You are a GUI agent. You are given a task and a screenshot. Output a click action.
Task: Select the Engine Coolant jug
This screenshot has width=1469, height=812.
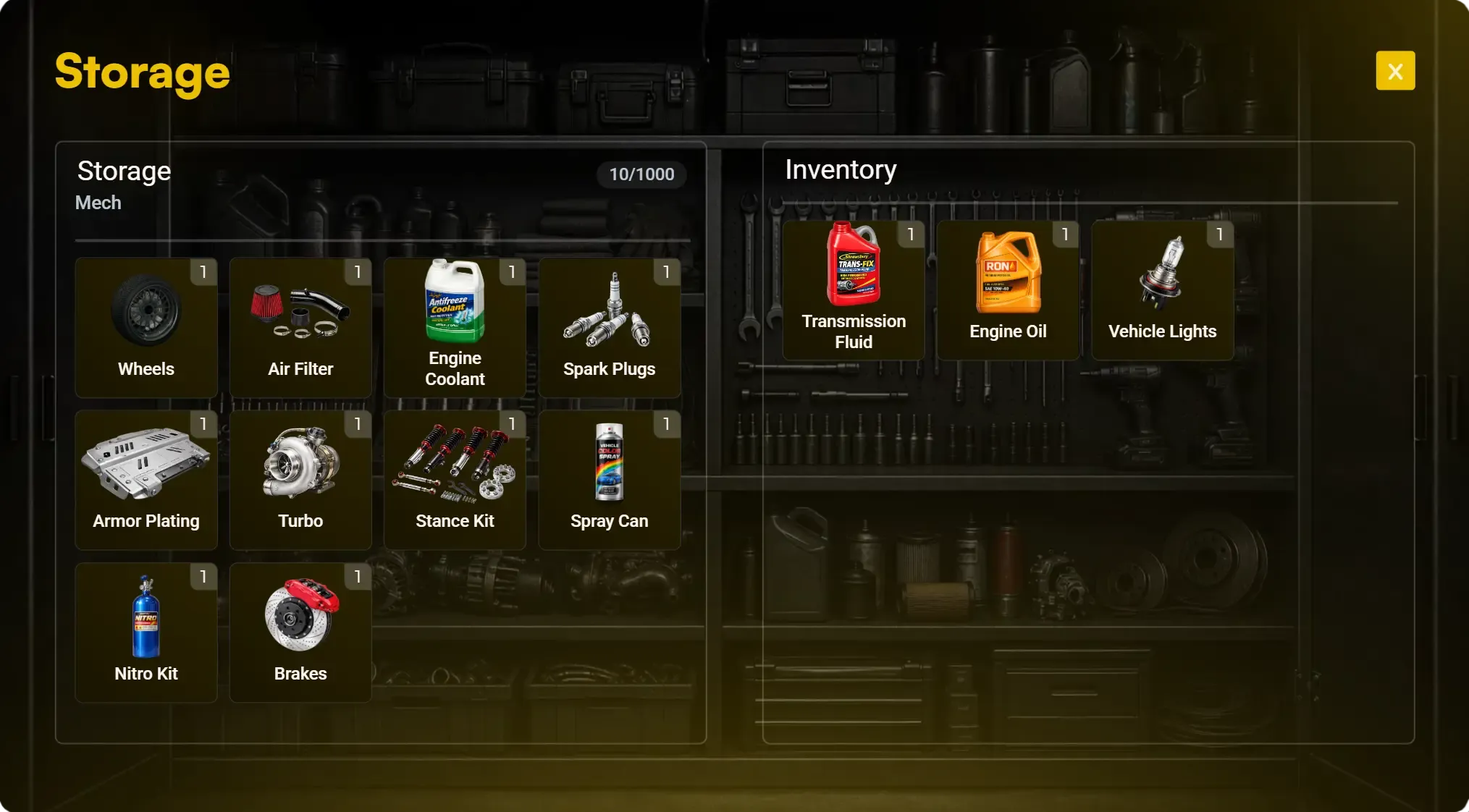pos(455,327)
